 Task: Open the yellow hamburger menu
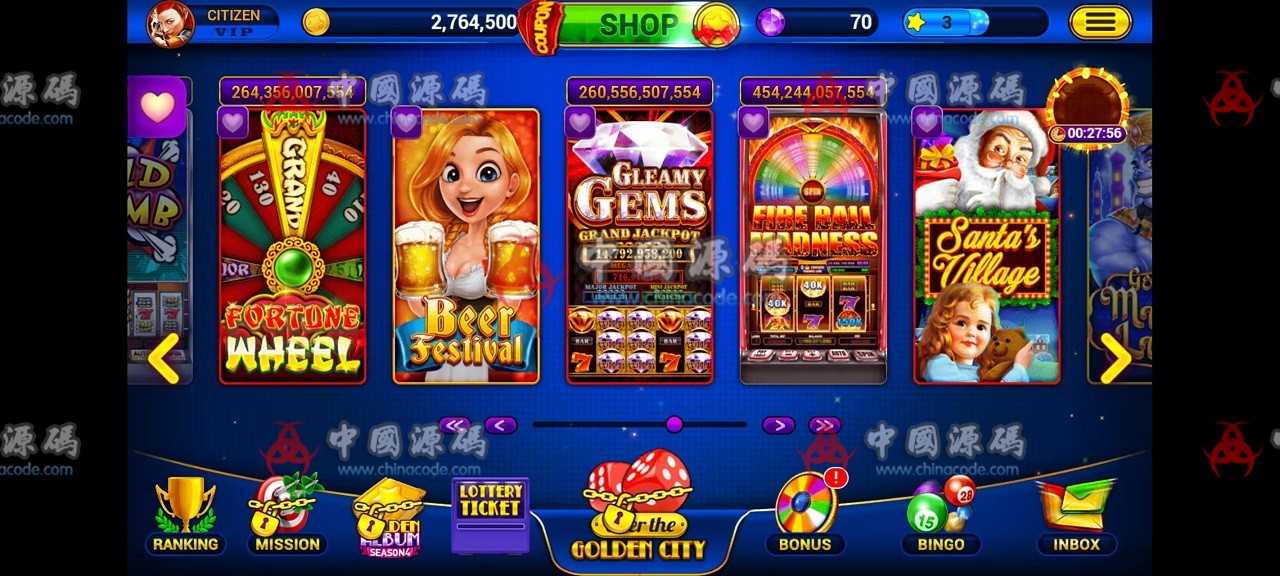[1100, 22]
